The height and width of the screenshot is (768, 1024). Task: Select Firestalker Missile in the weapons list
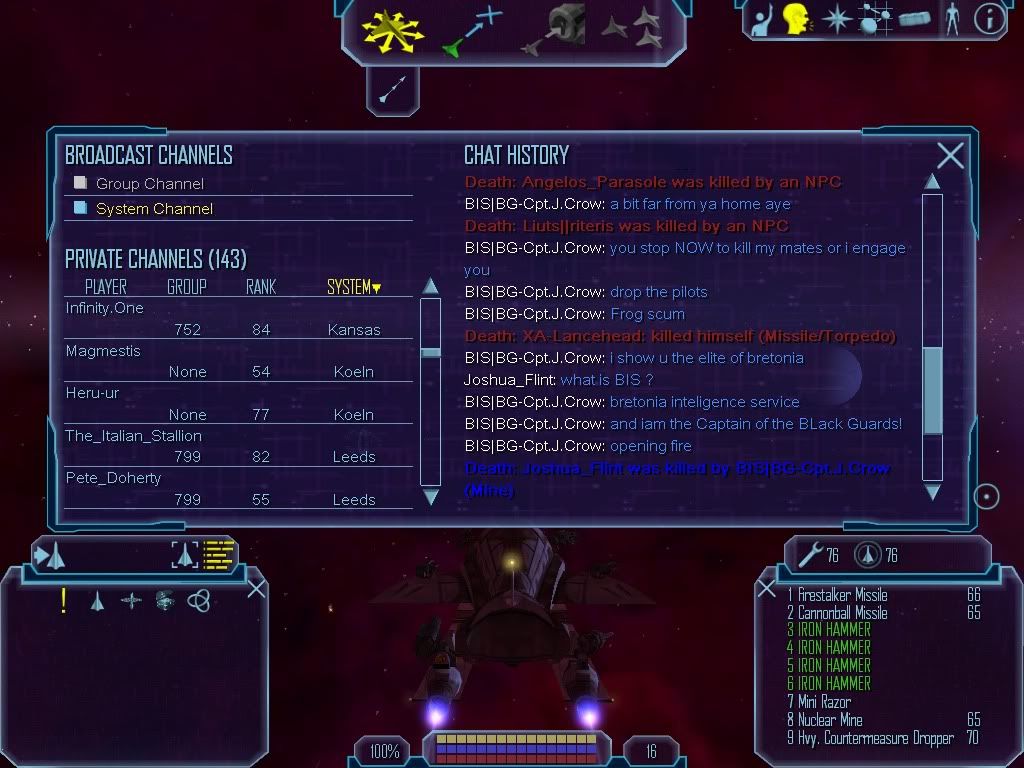point(844,595)
